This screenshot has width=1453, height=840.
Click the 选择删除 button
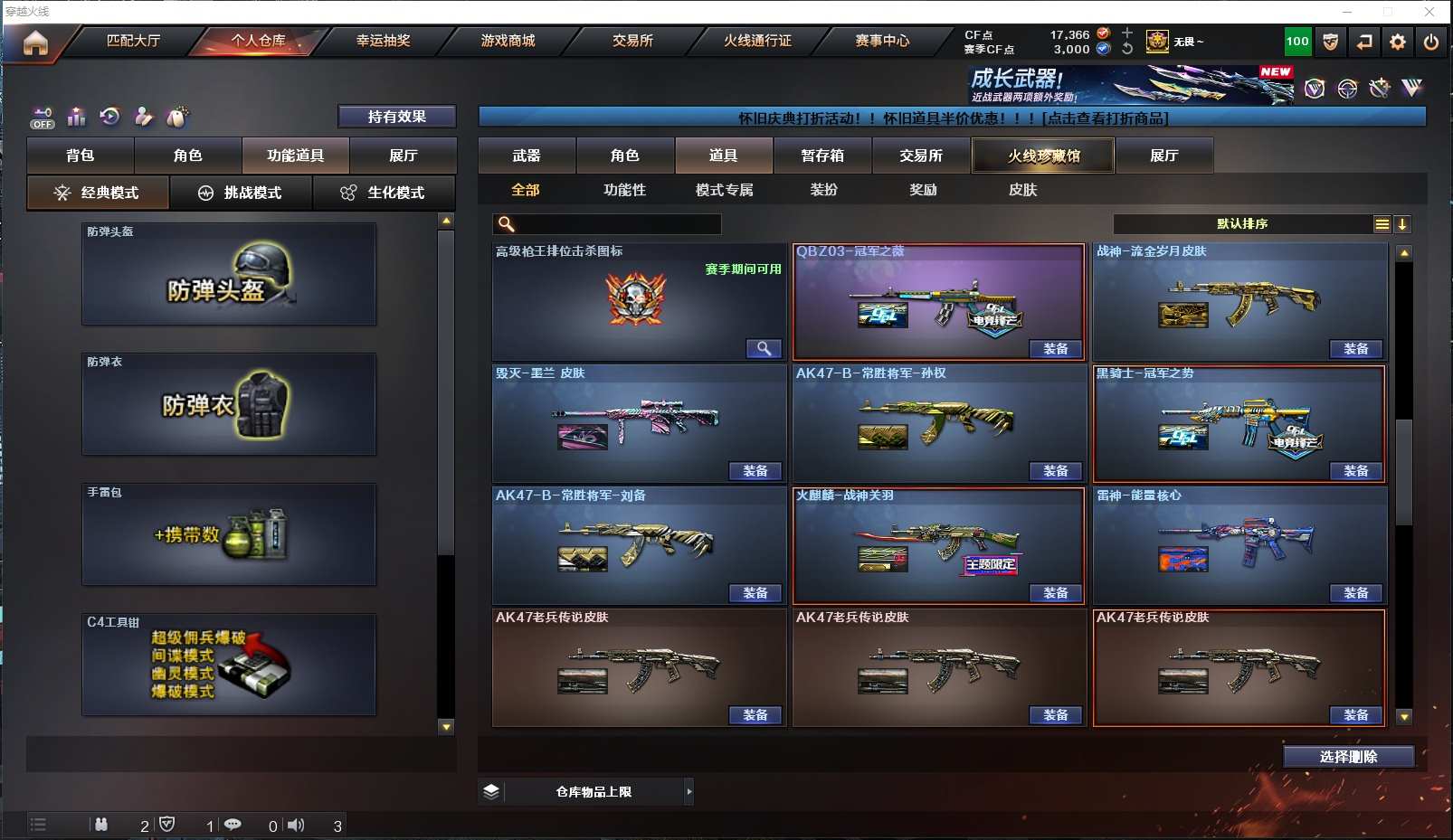1348,757
